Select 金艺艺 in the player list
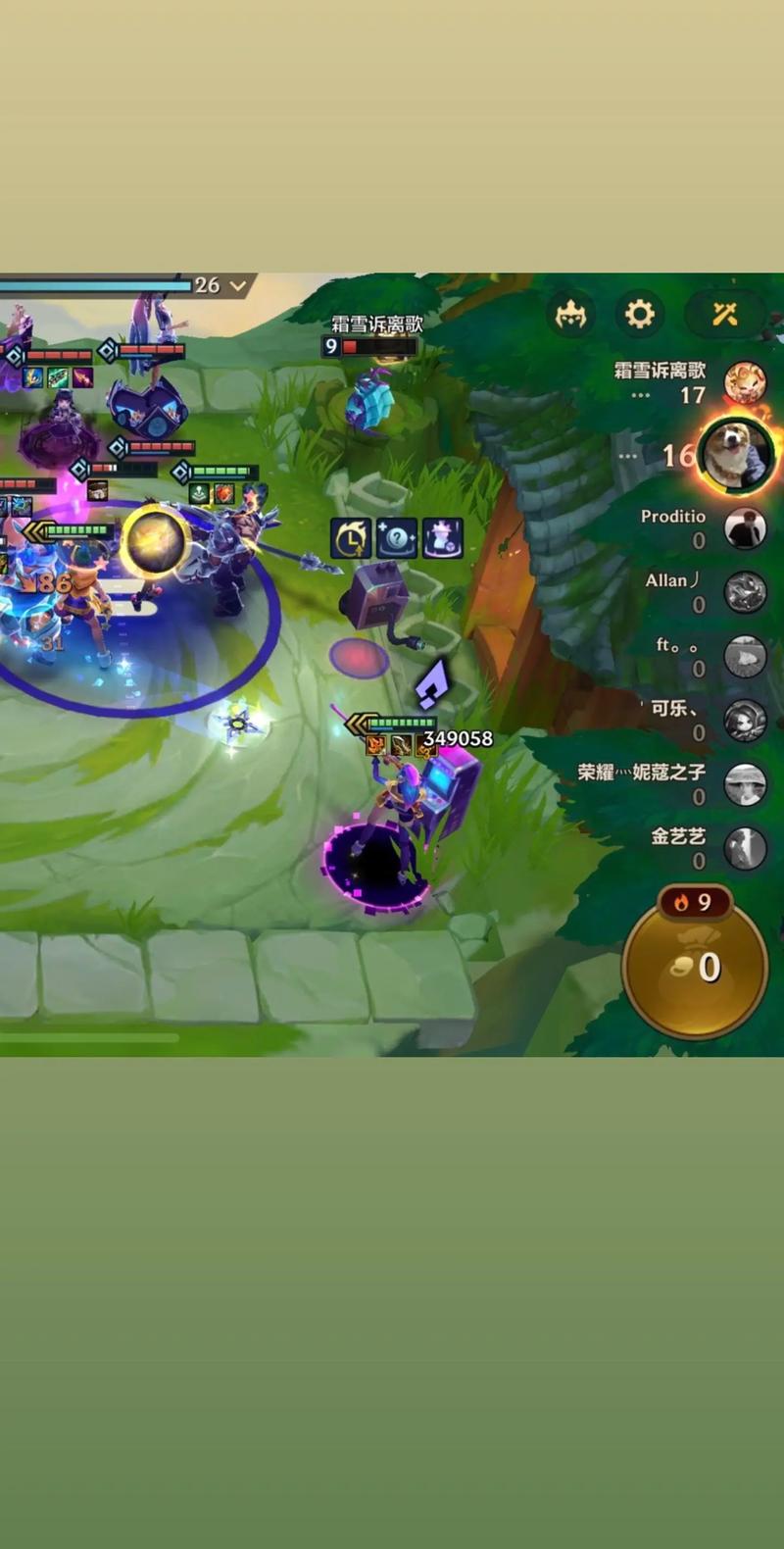Image resolution: width=784 pixels, height=1549 pixels. point(745,848)
